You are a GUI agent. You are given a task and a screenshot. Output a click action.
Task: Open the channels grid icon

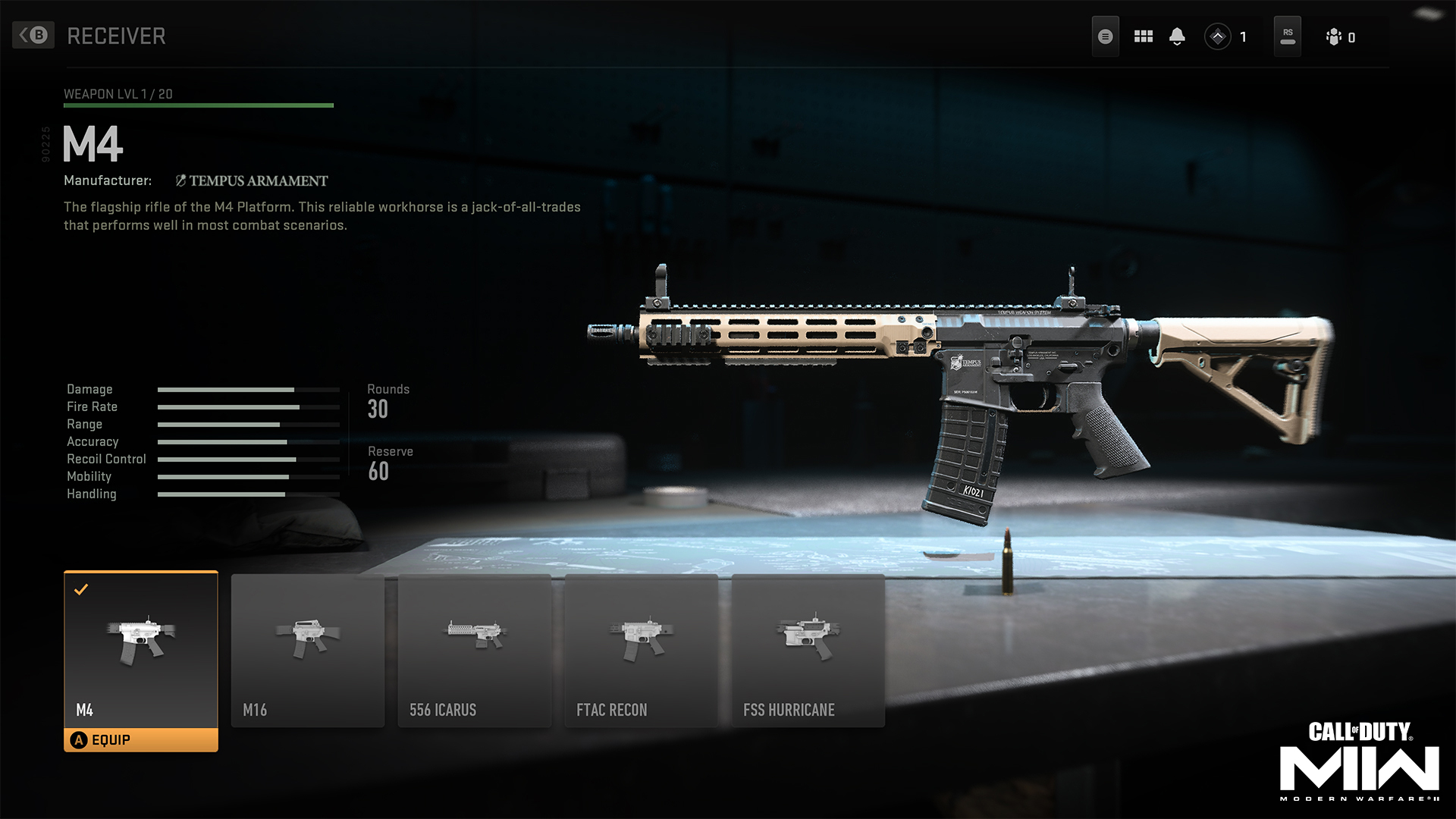[1143, 36]
